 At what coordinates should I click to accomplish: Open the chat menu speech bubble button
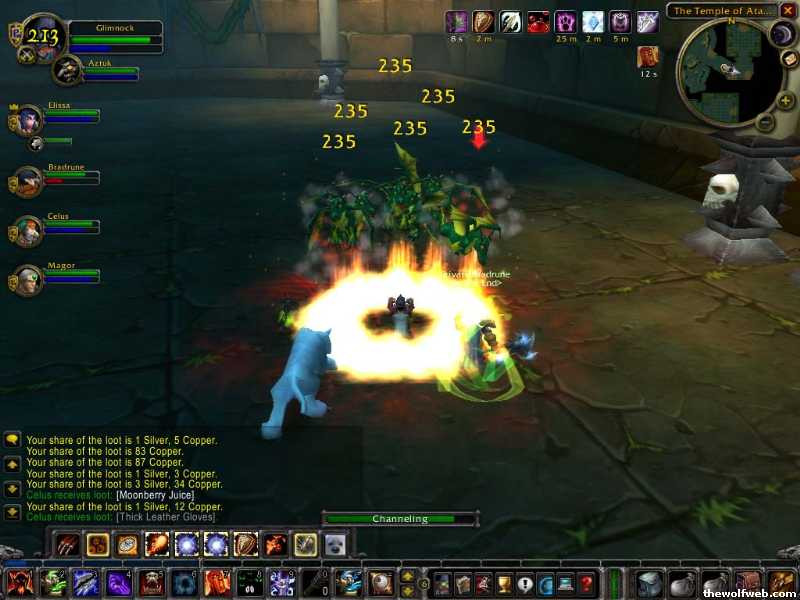[x=13, y=440]
